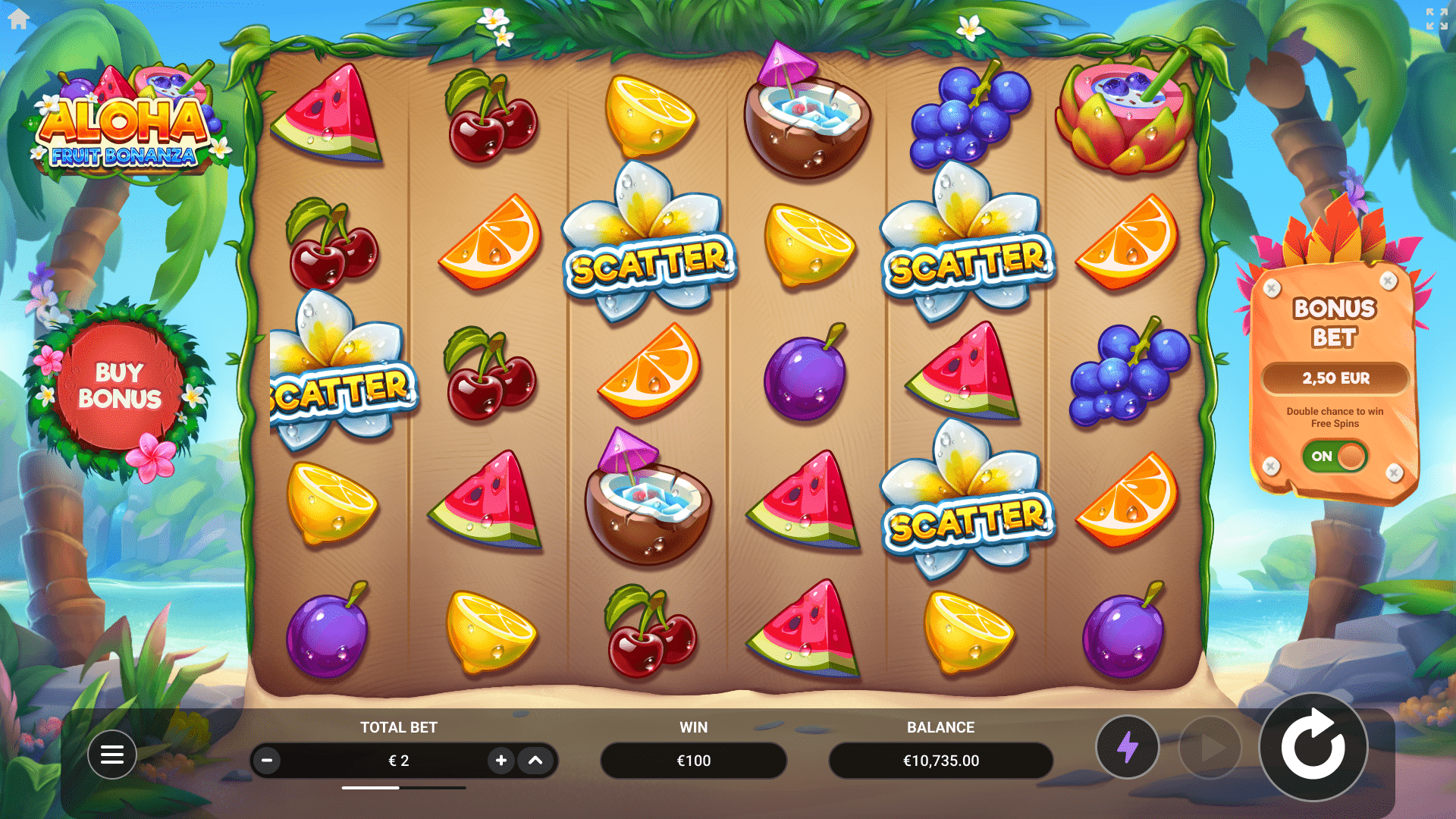Image resolution: width=1456 pixels, height=819 pixels.
Task: Expand the bet options up-arrow
Action: (535, 760)
